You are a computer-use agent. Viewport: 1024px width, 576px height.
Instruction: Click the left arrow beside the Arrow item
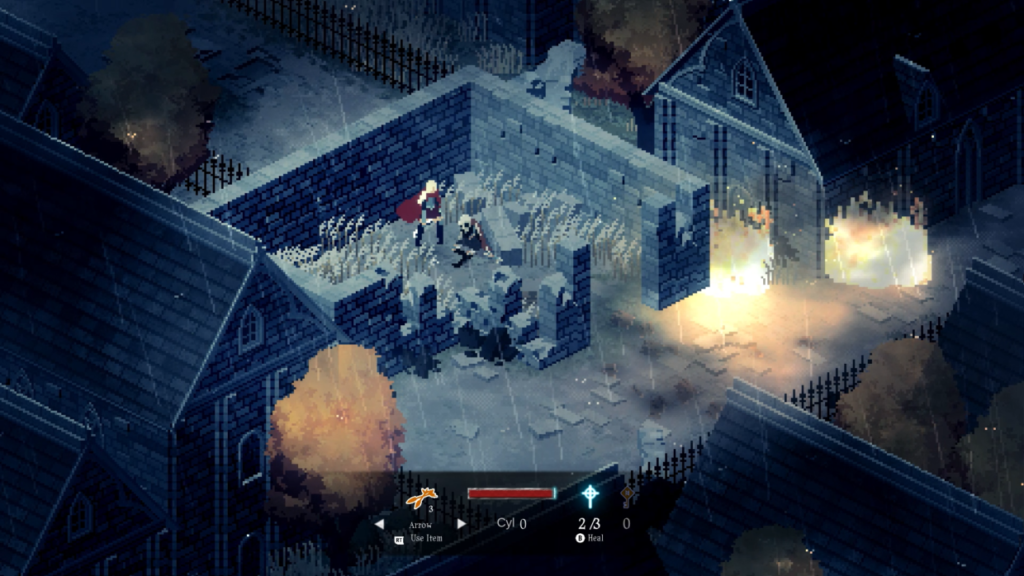pyautogui.click(x=379, y=523)
